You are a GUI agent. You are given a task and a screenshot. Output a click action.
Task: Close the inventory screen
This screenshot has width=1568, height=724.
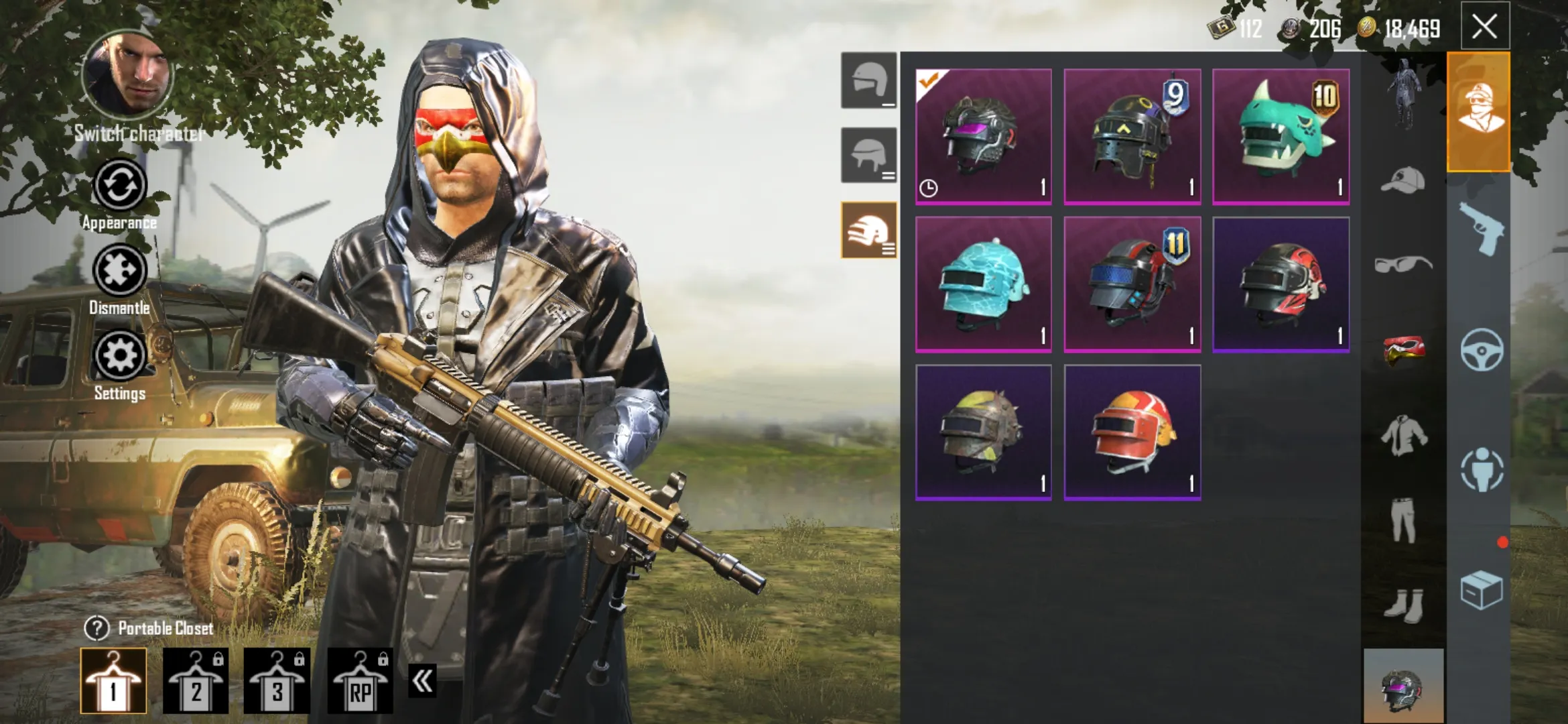pos(1484,27)
